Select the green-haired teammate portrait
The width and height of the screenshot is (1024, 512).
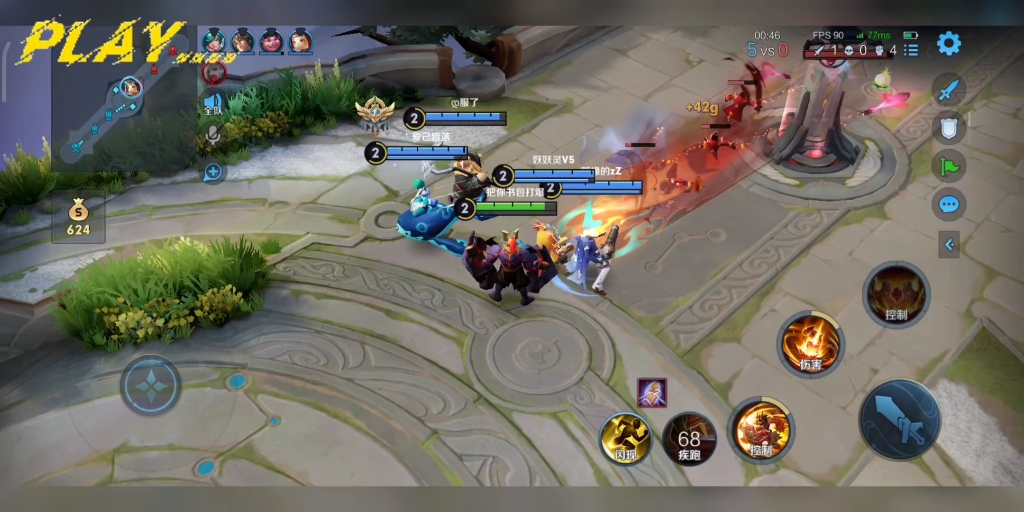tap(213, 41)
